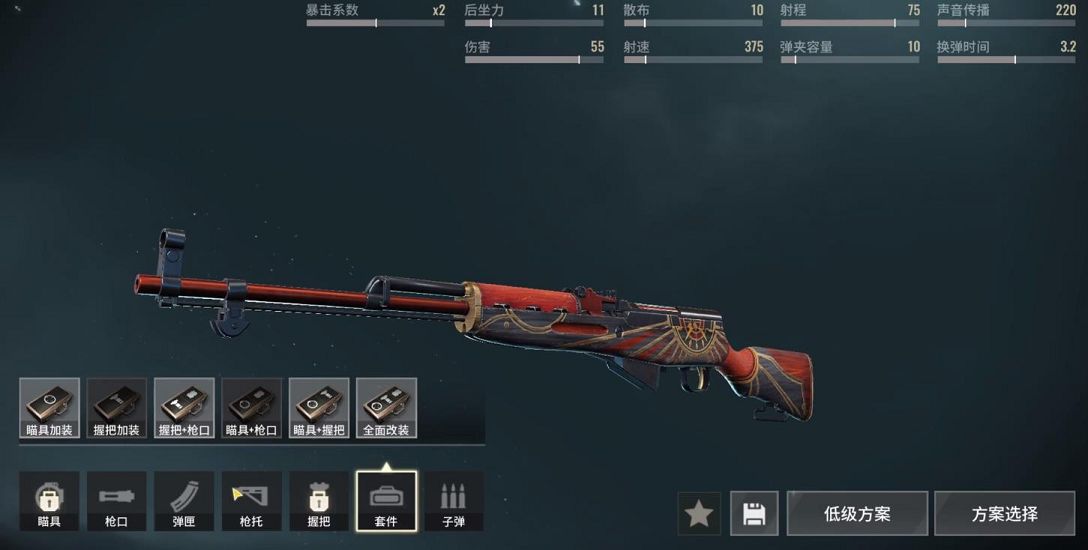Switch to the 枪托 stock category

click(252, 501)
